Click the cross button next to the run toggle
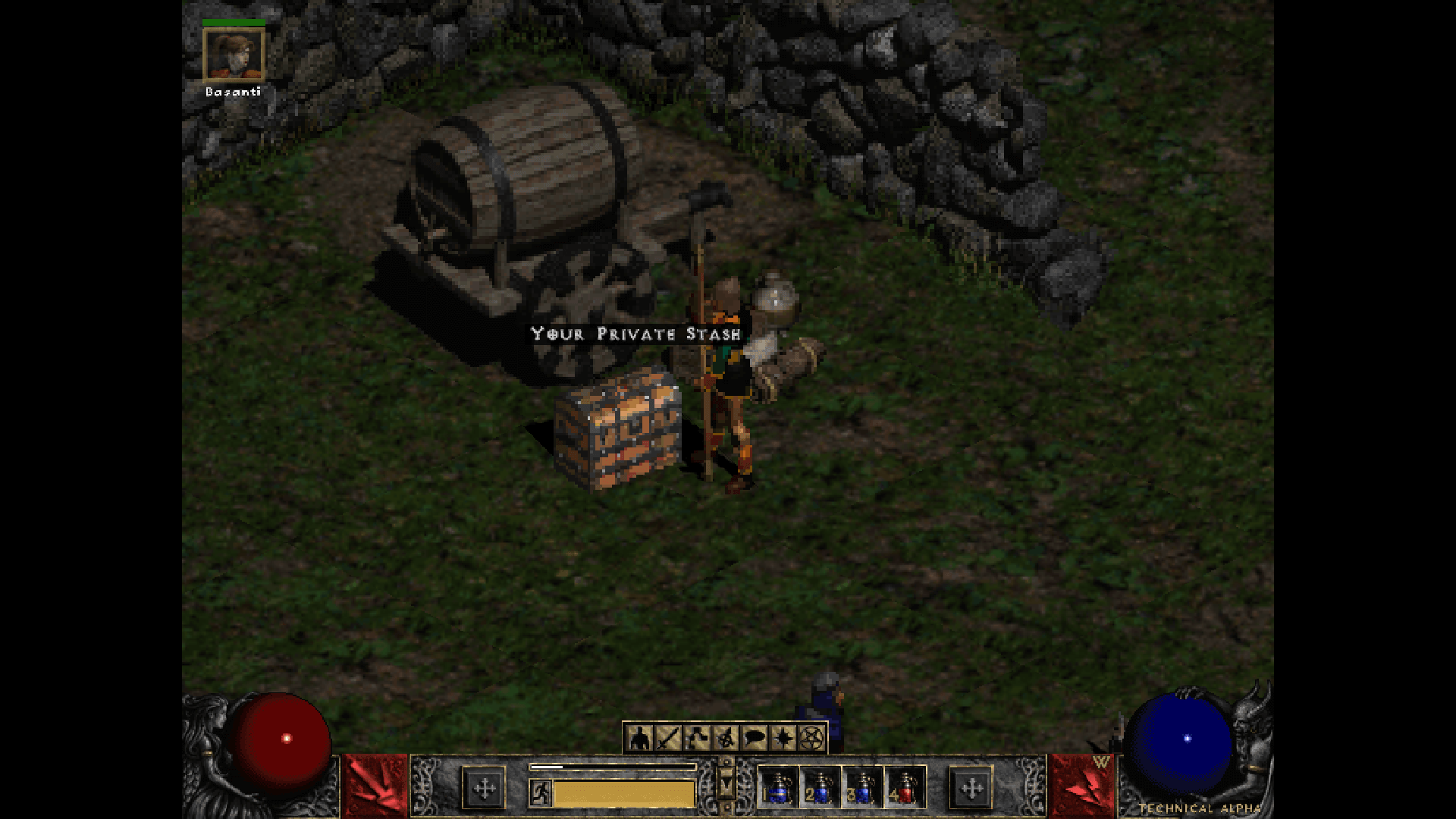This screenshot has width=1456, height=819. 484,789
